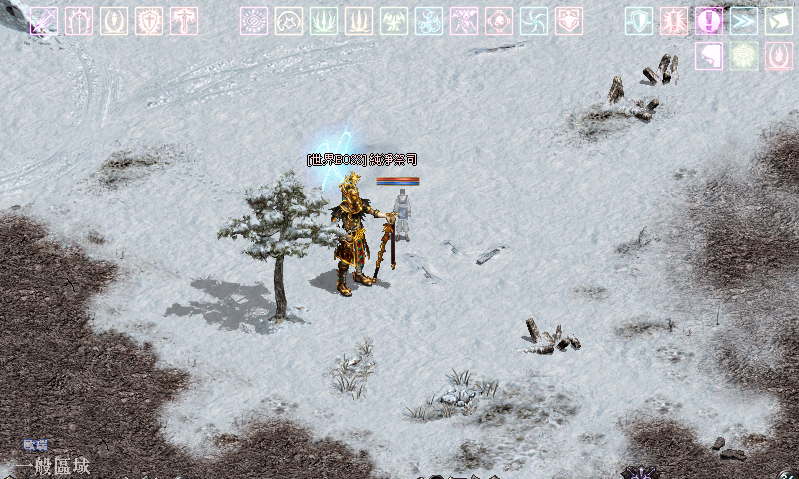
Task: Select the green lion face icon
Action: (744, 56)
